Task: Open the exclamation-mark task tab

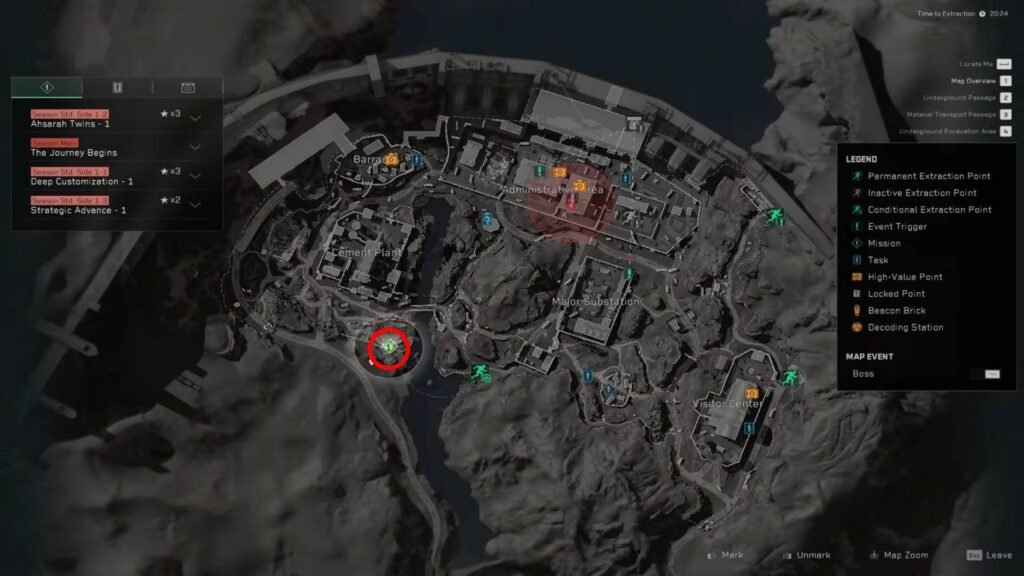Action: (x=117, y=87)
